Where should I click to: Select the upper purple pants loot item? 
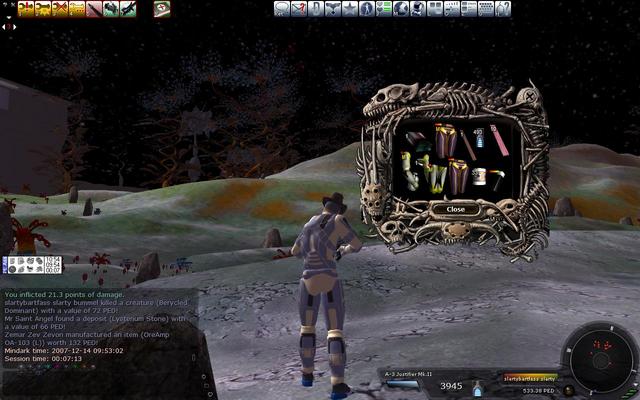coord(445,138)
